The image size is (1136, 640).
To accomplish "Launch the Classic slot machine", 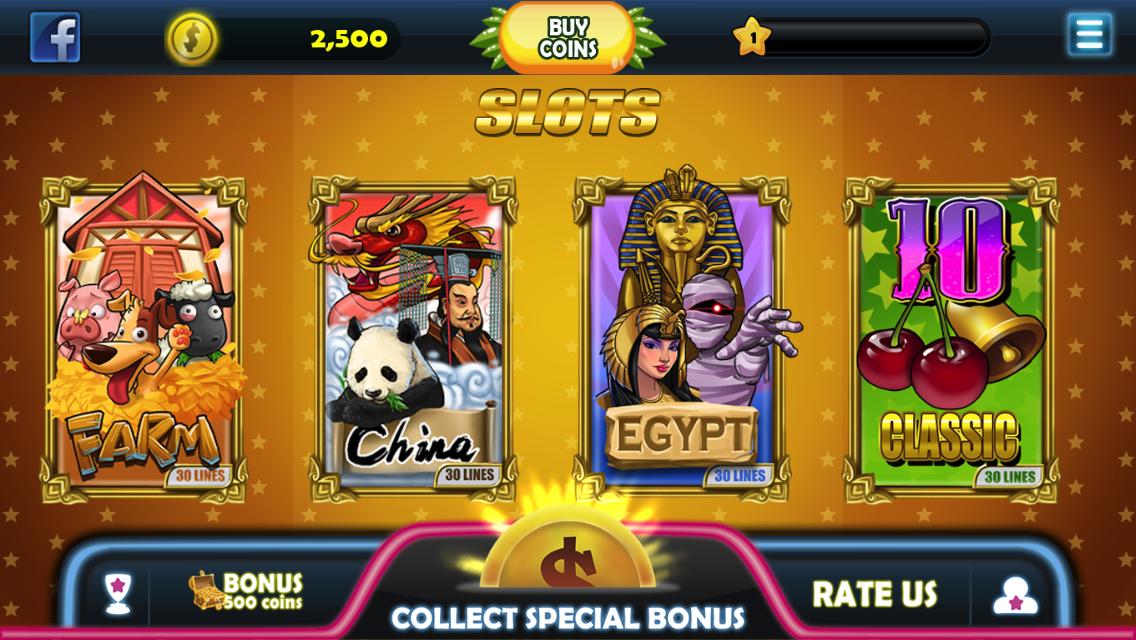I will pos(950,338).
